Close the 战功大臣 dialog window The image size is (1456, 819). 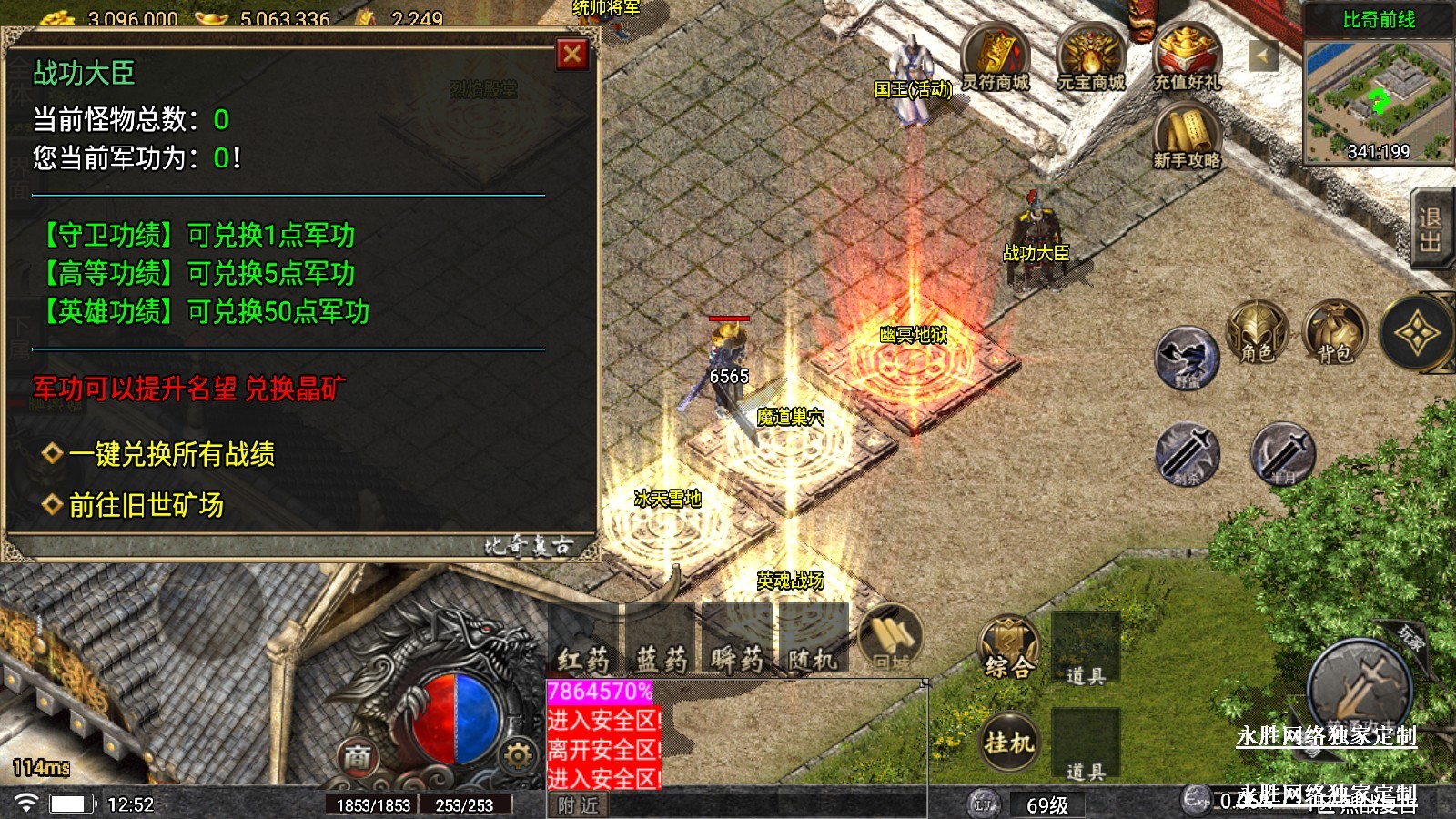pos(572,55)
